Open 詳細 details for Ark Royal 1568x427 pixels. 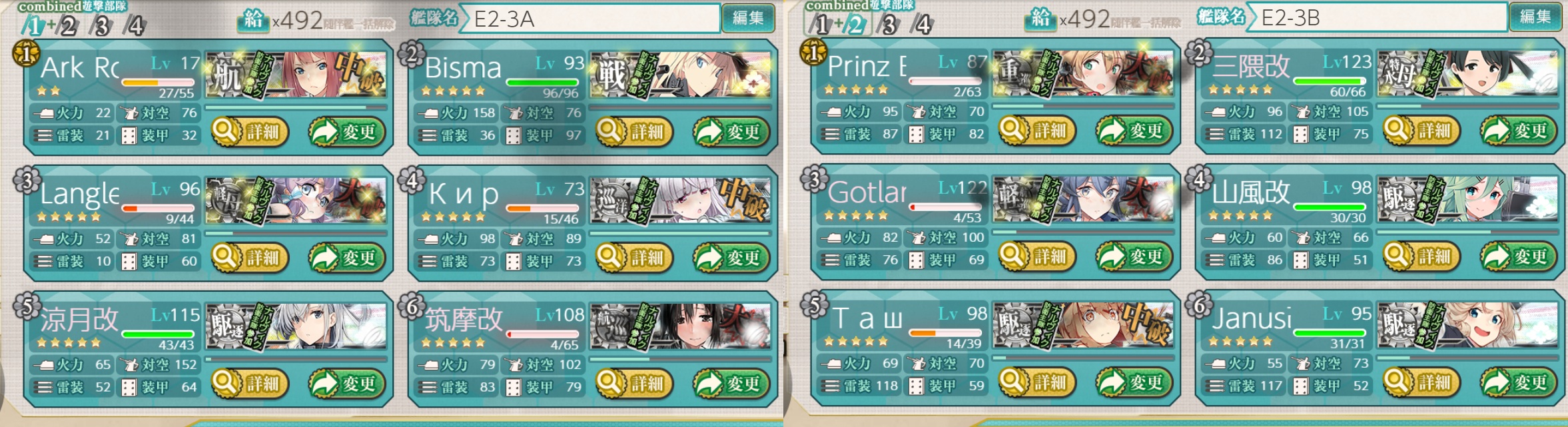250,131
